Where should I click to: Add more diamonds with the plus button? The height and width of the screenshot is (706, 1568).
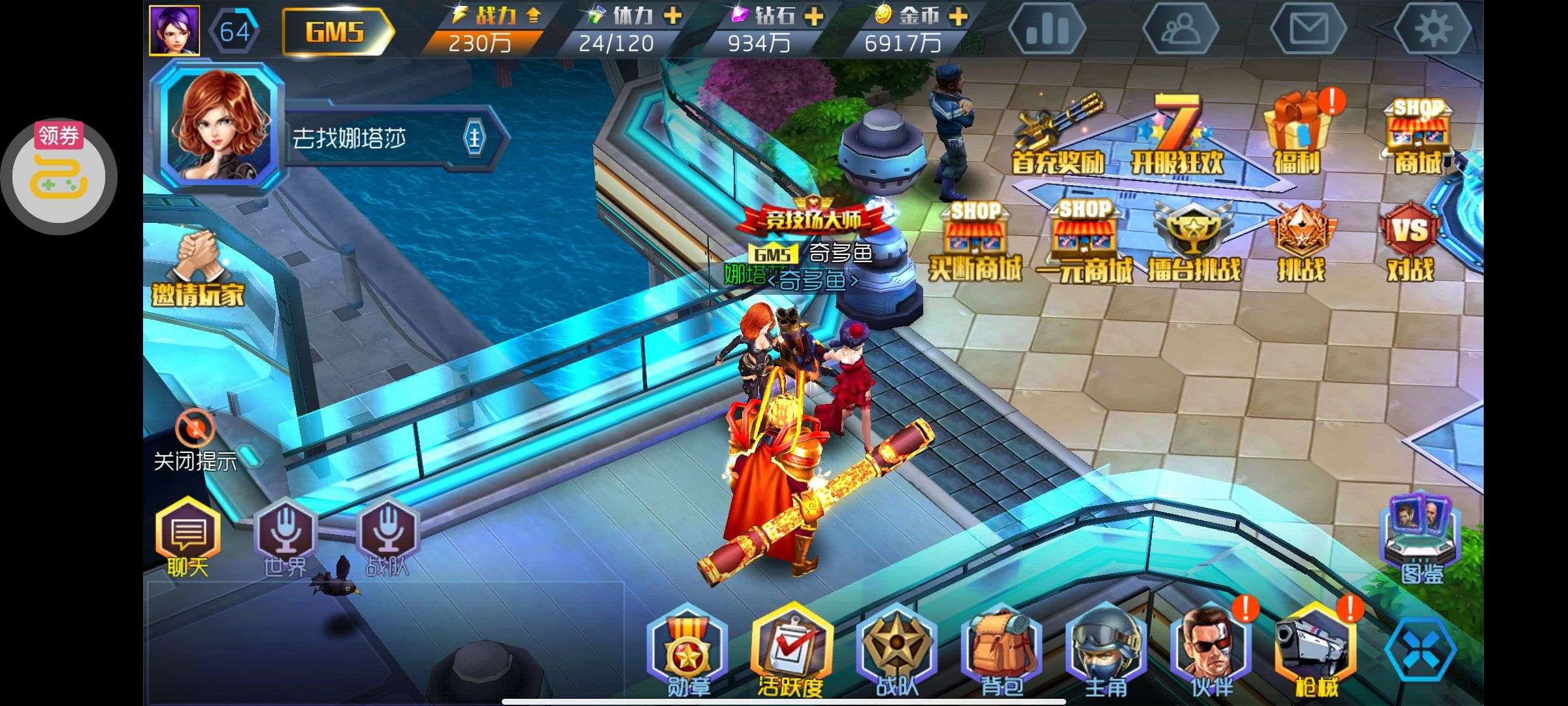tap(814, 16)
